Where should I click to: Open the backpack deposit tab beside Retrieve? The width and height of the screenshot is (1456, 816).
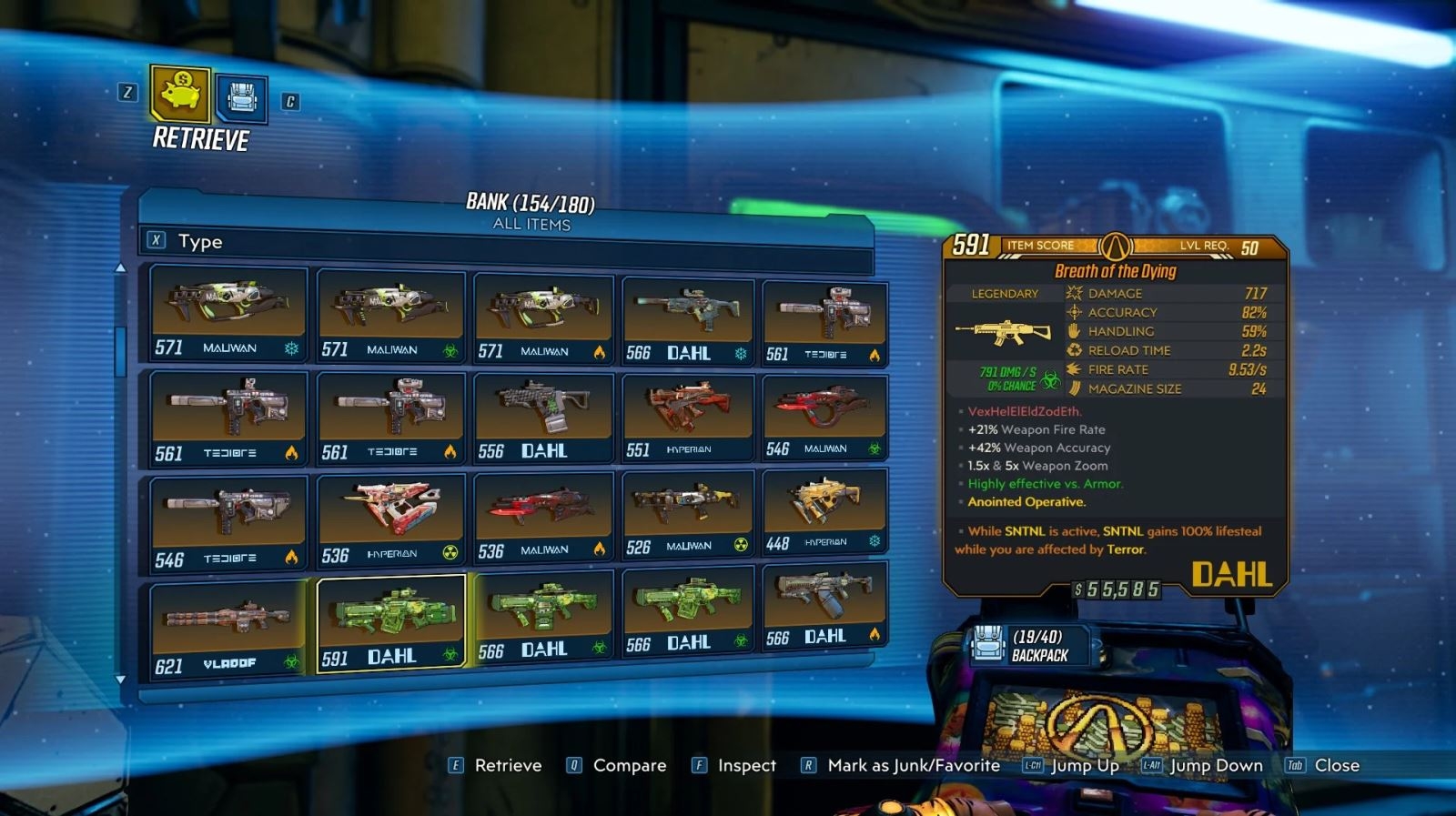tap(240, 96)
